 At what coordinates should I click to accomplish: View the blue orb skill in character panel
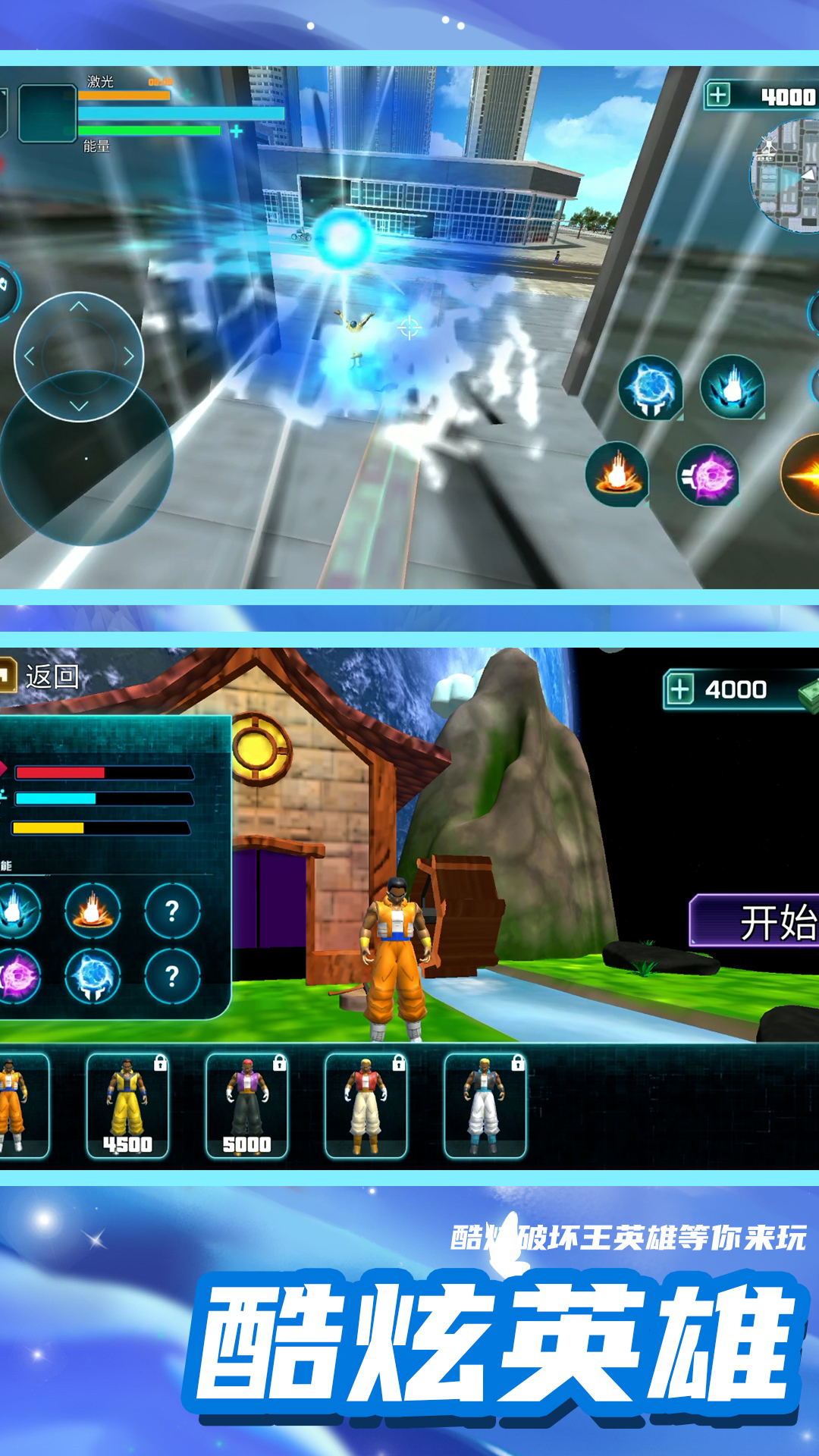93,976
